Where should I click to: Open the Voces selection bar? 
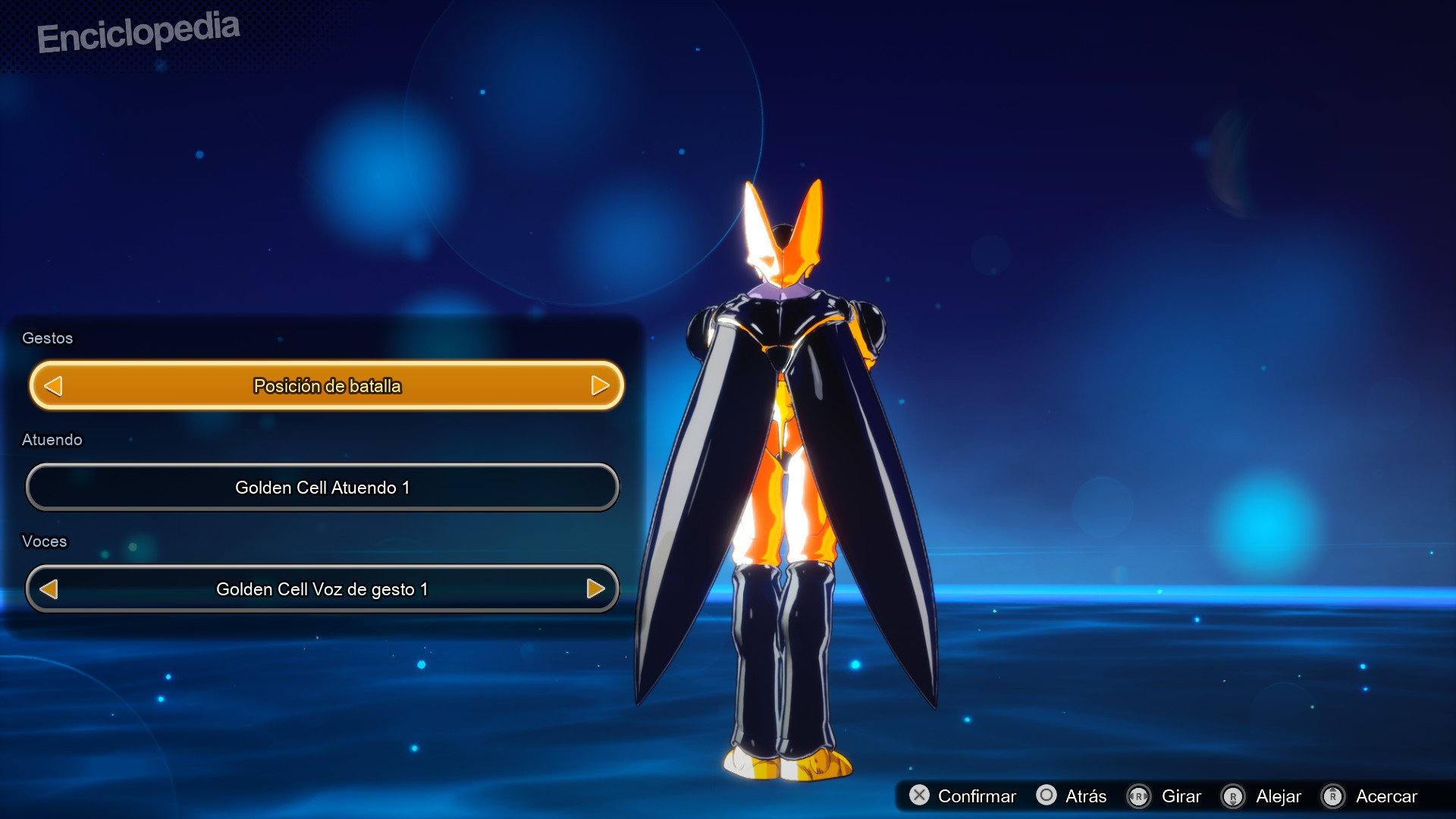[x=322, y=588]
